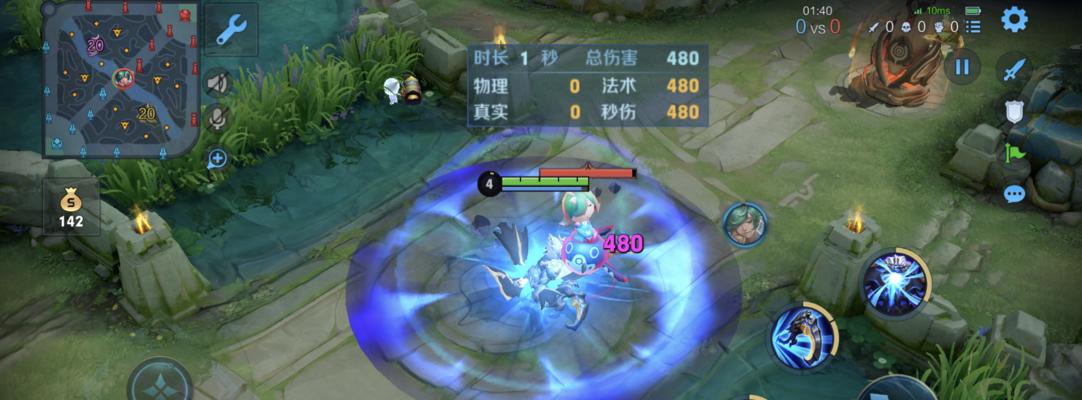1082x400 pixels.
Task: Tap the green flag signal icon
Action: pos(1014,153)
